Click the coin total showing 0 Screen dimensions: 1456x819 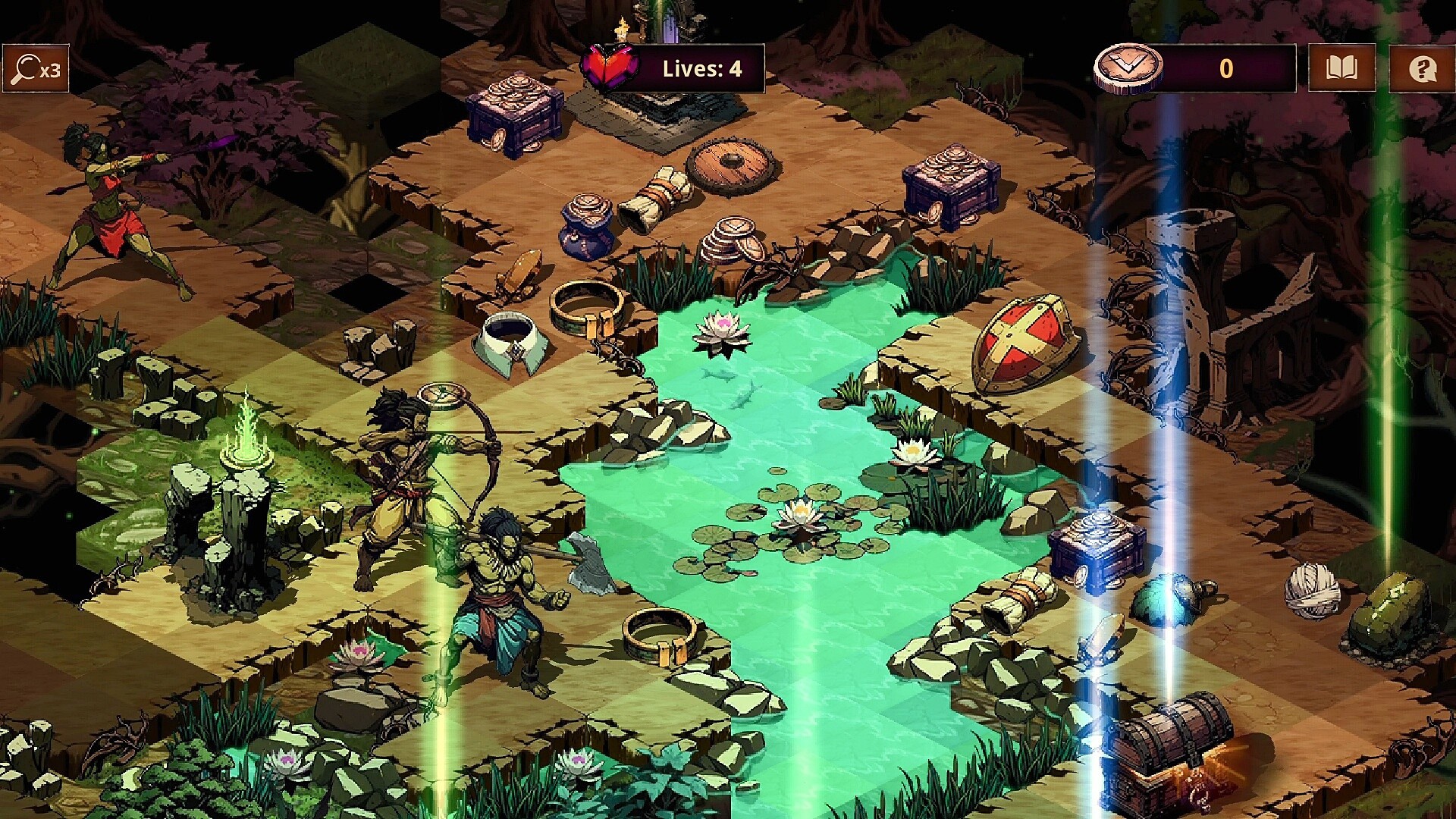[1227, 68]
